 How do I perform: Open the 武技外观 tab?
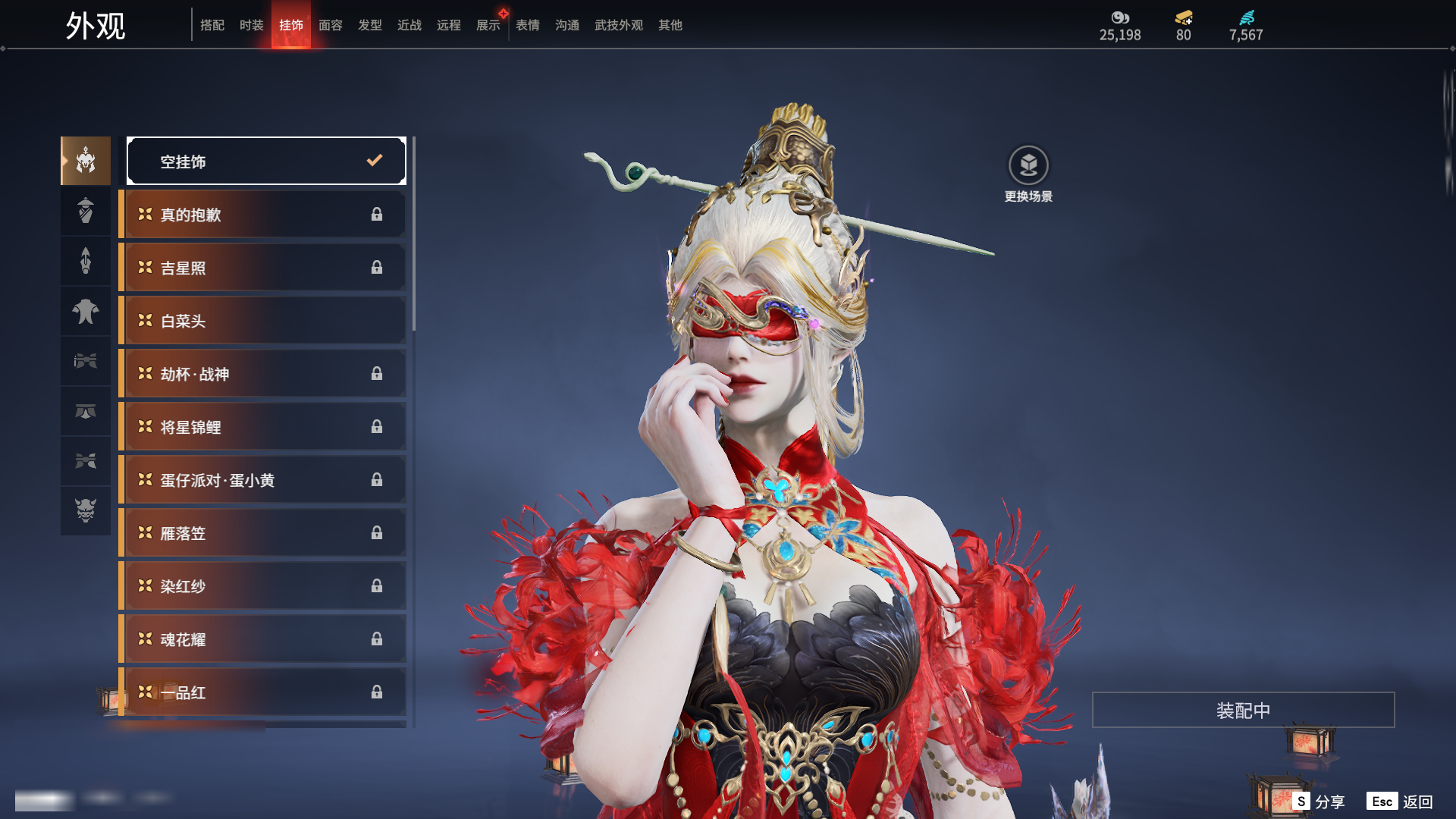pos(618,25)
